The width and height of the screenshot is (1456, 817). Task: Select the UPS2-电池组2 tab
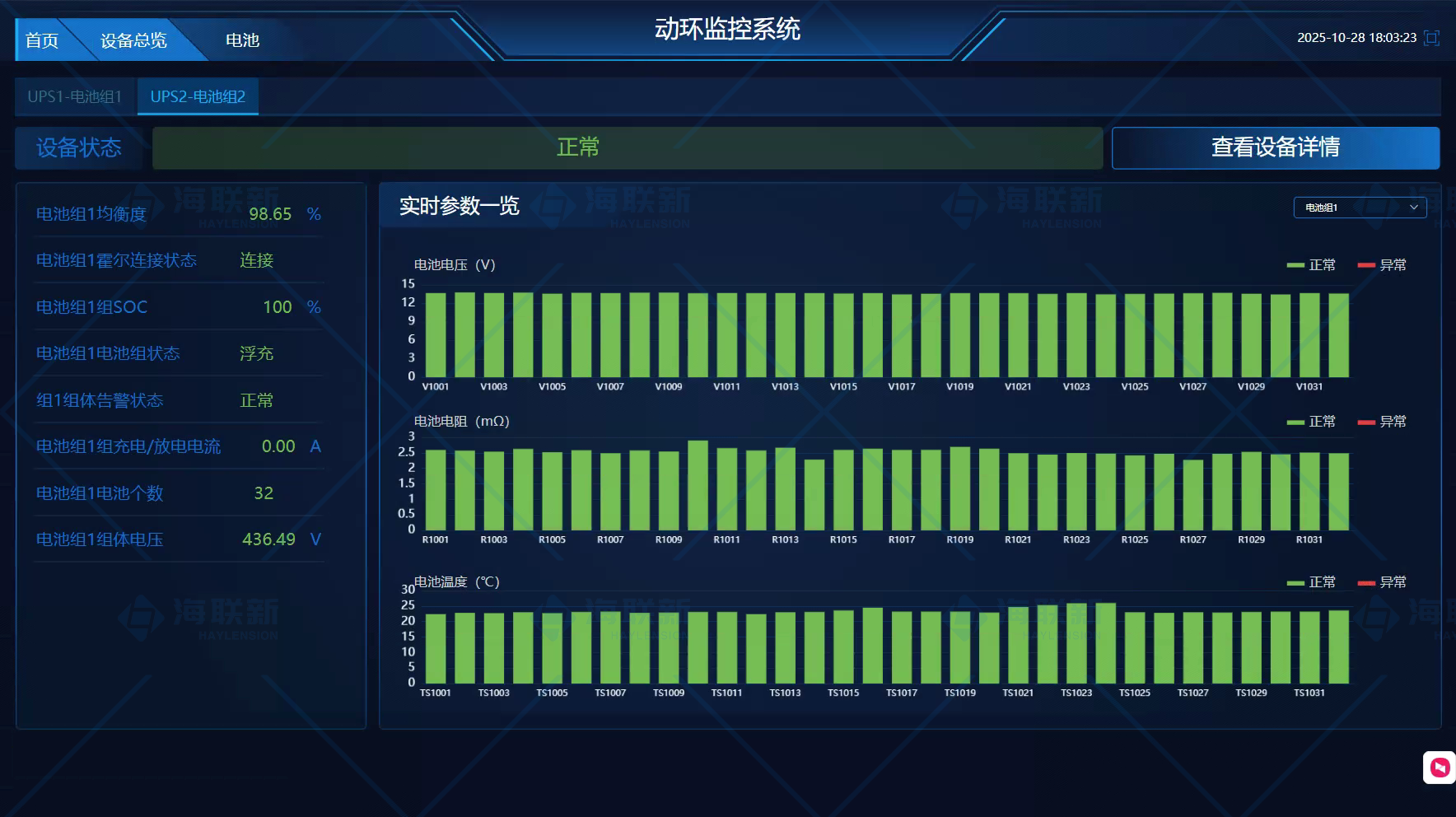(198, 96)
